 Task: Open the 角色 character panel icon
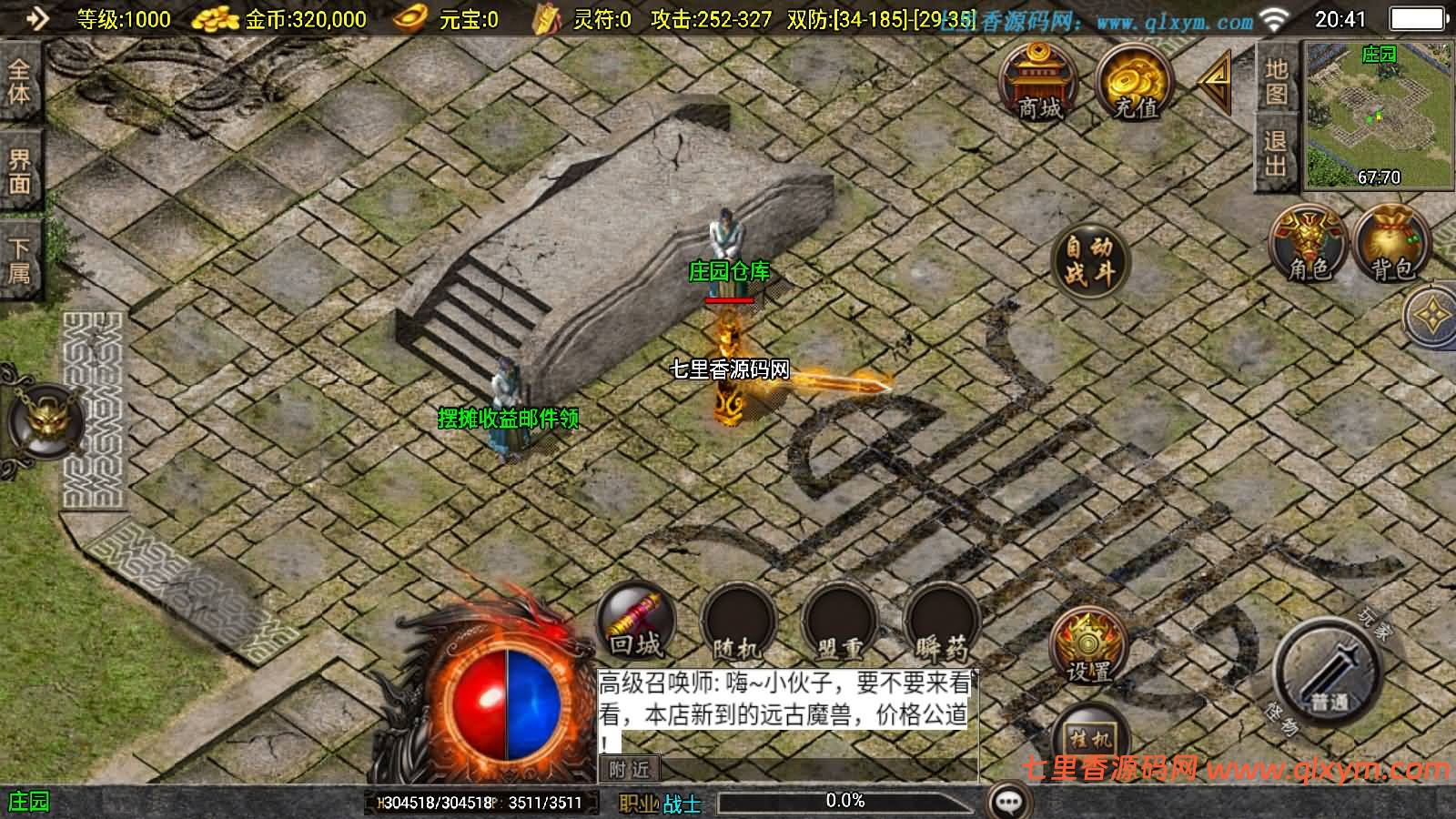[1309, 246]
